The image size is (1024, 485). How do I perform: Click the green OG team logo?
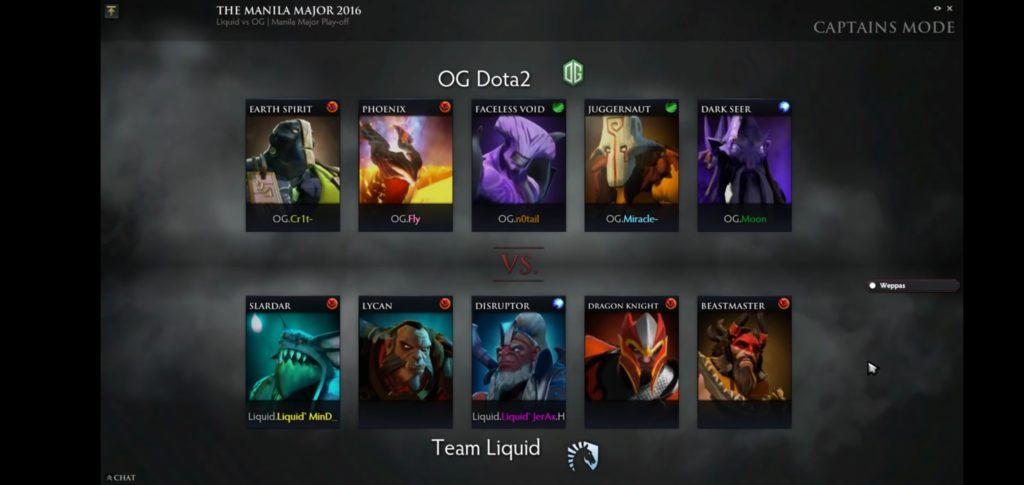pos(573,73)
